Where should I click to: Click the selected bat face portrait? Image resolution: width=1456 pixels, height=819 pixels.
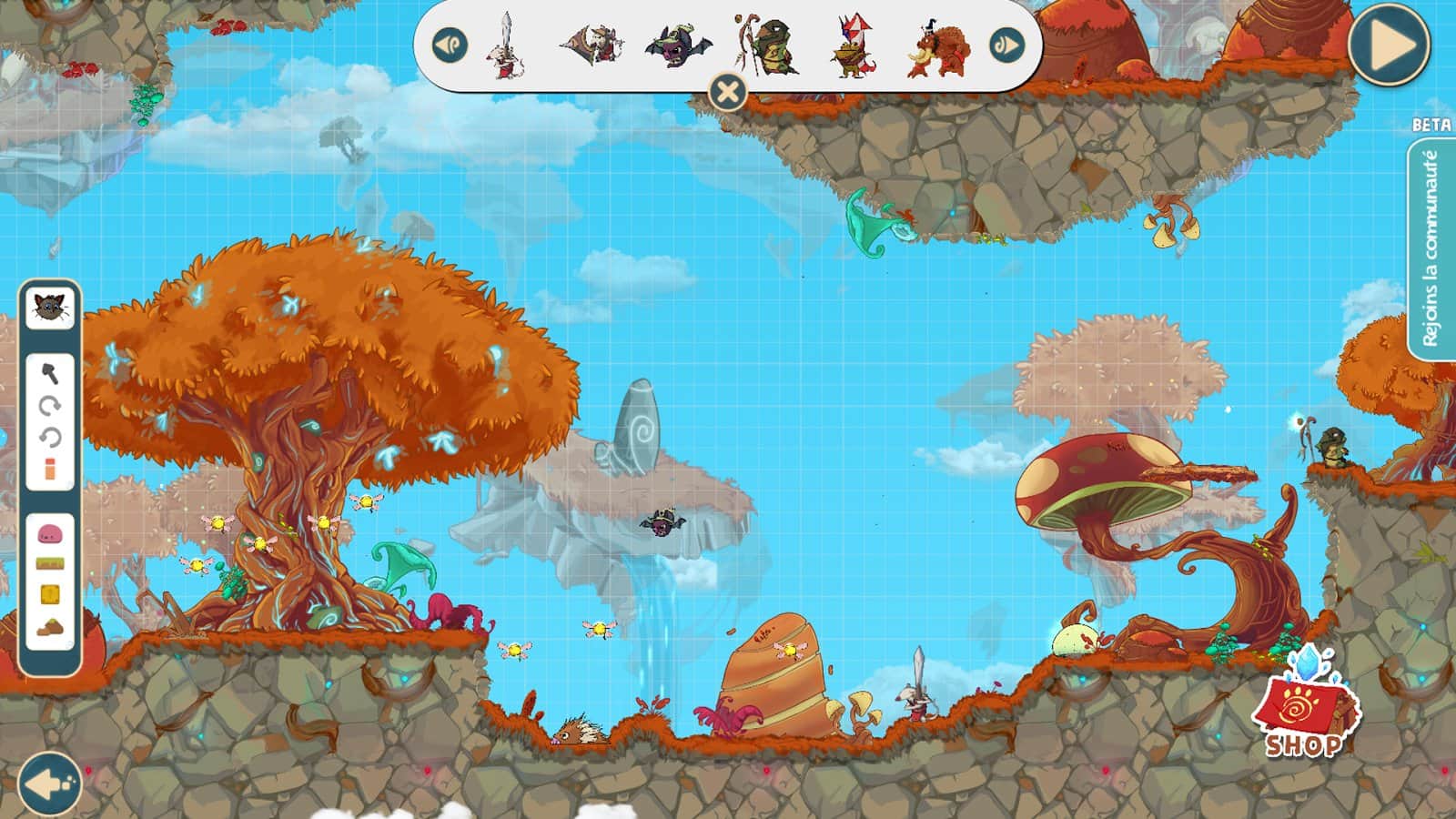coord(50,306)
